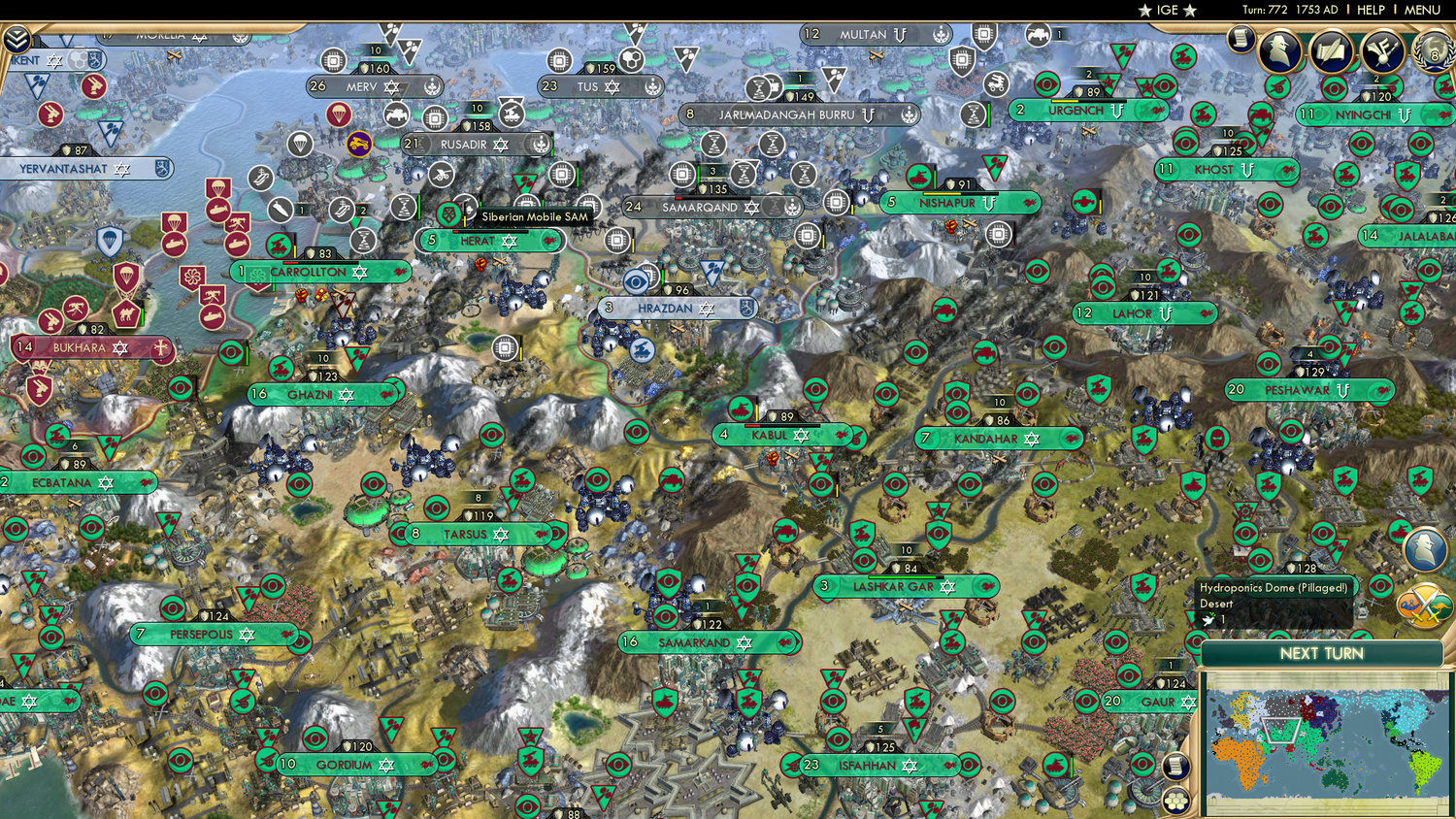
Task: Open minimap options via the small scroll icon
Action: click(1175, 766)
